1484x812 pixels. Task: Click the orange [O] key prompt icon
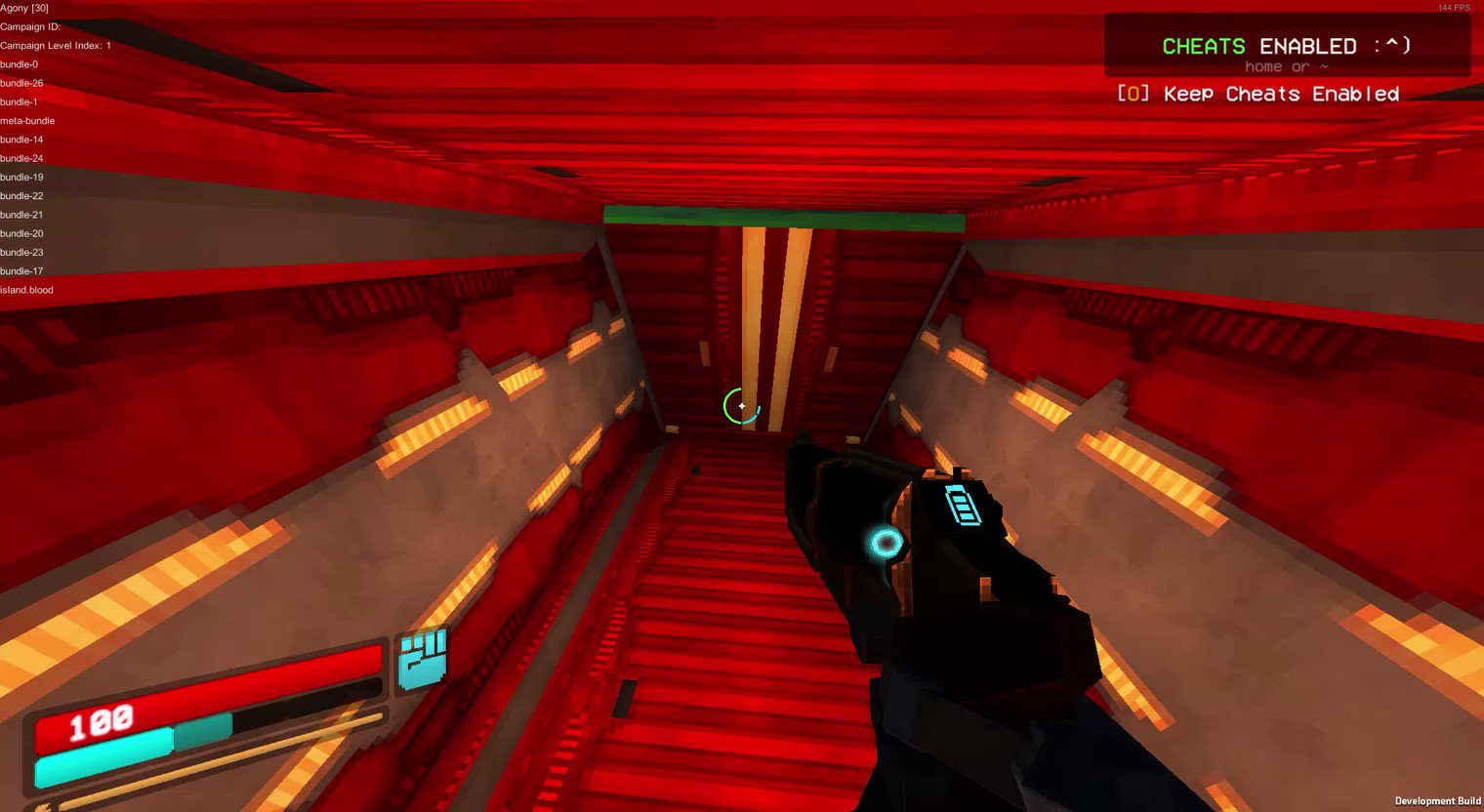tap(1131, 94)
